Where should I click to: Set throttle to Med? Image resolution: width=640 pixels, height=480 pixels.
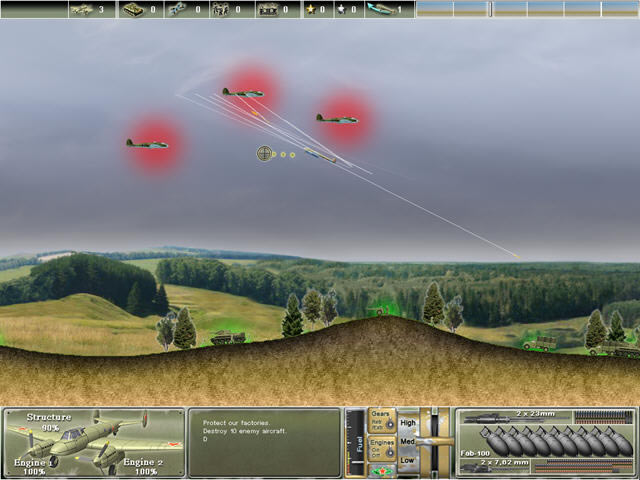[x=408, y=441]
